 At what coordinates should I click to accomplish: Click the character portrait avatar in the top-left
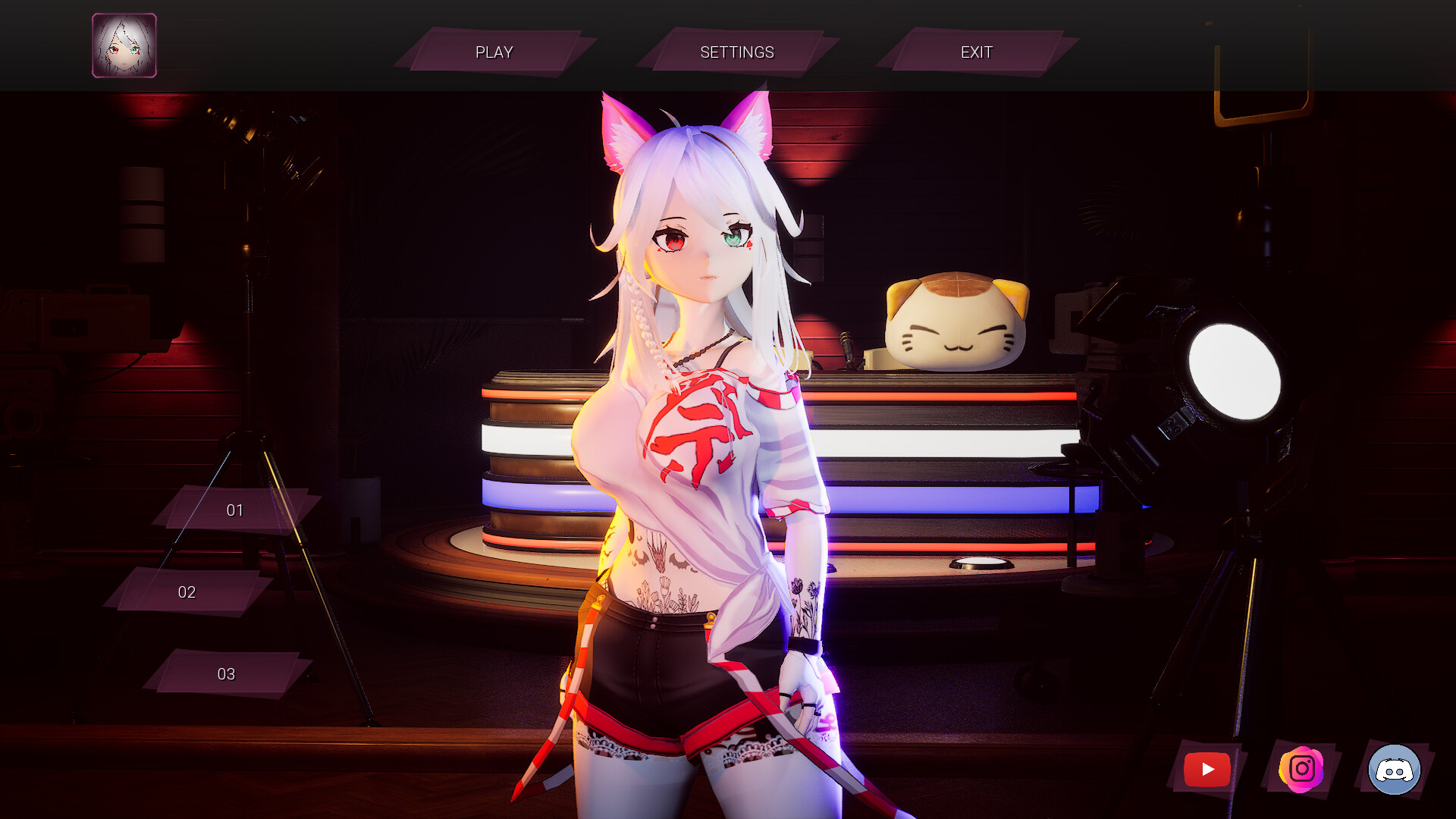(x=124, y=45)
